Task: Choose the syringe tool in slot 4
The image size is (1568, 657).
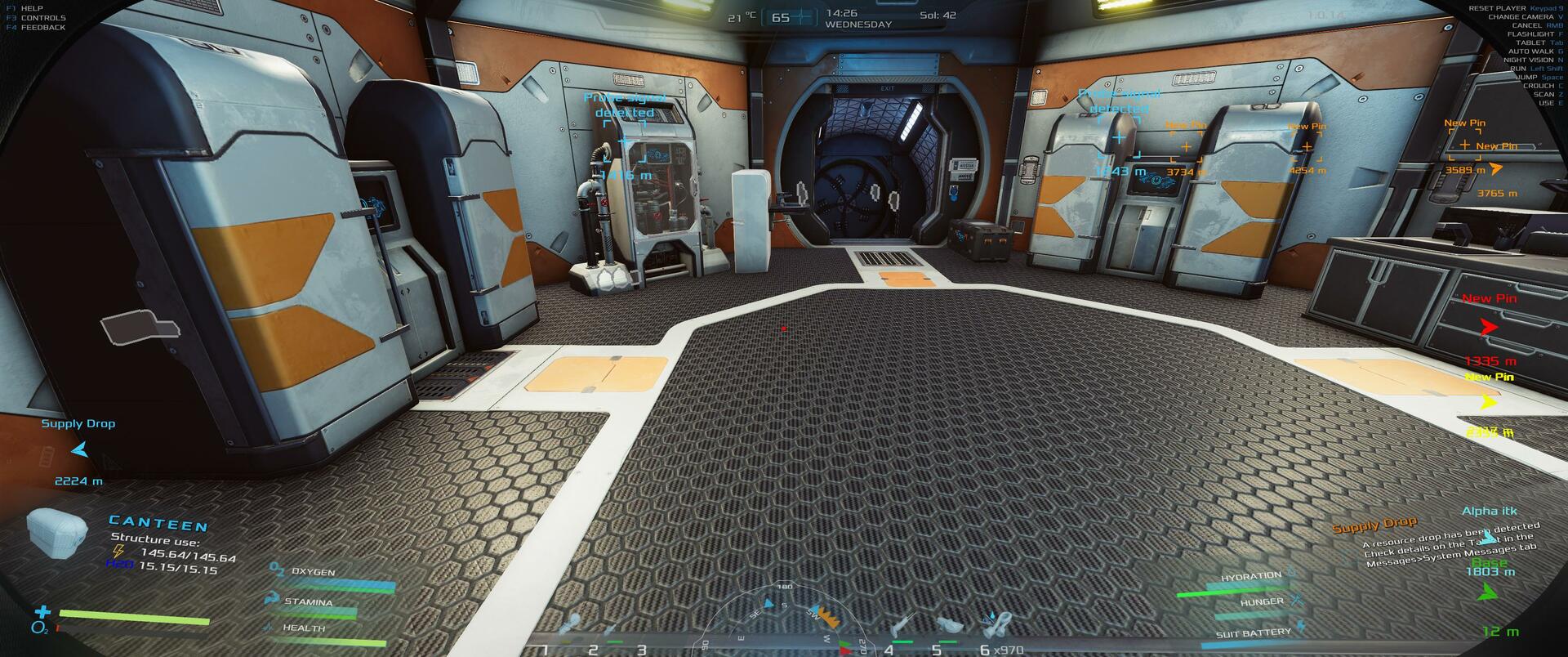Action: click(902, 626)
